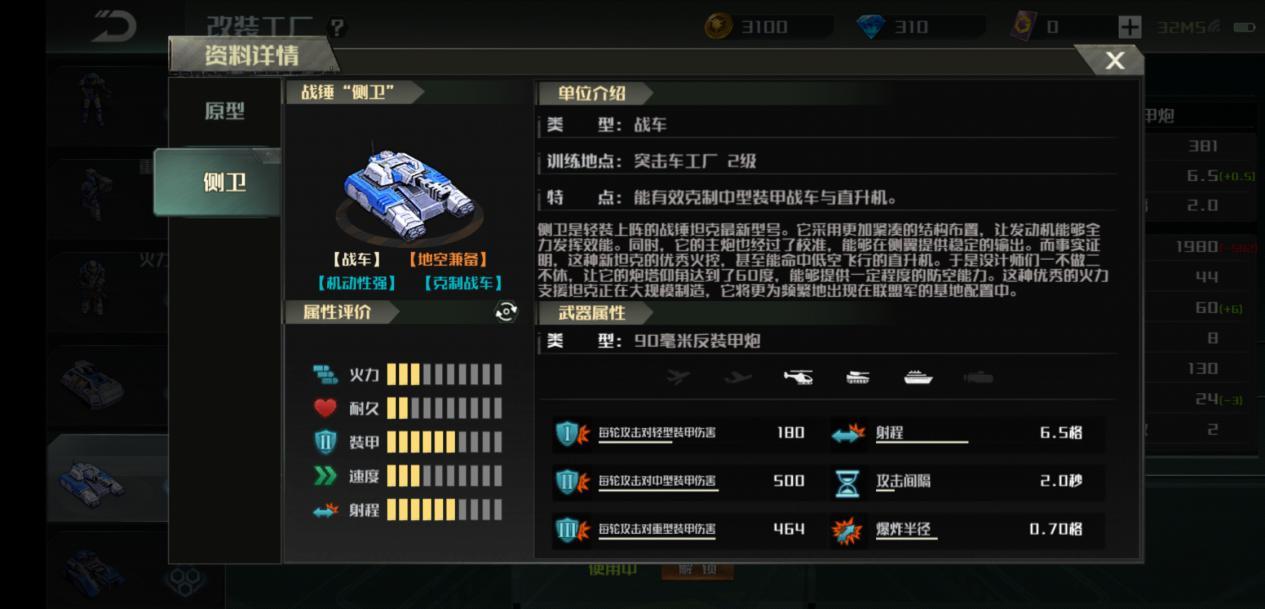Viewport: 1265px width, 609px height.
Task: Select the tank target type icon
Action: [858, 377]
